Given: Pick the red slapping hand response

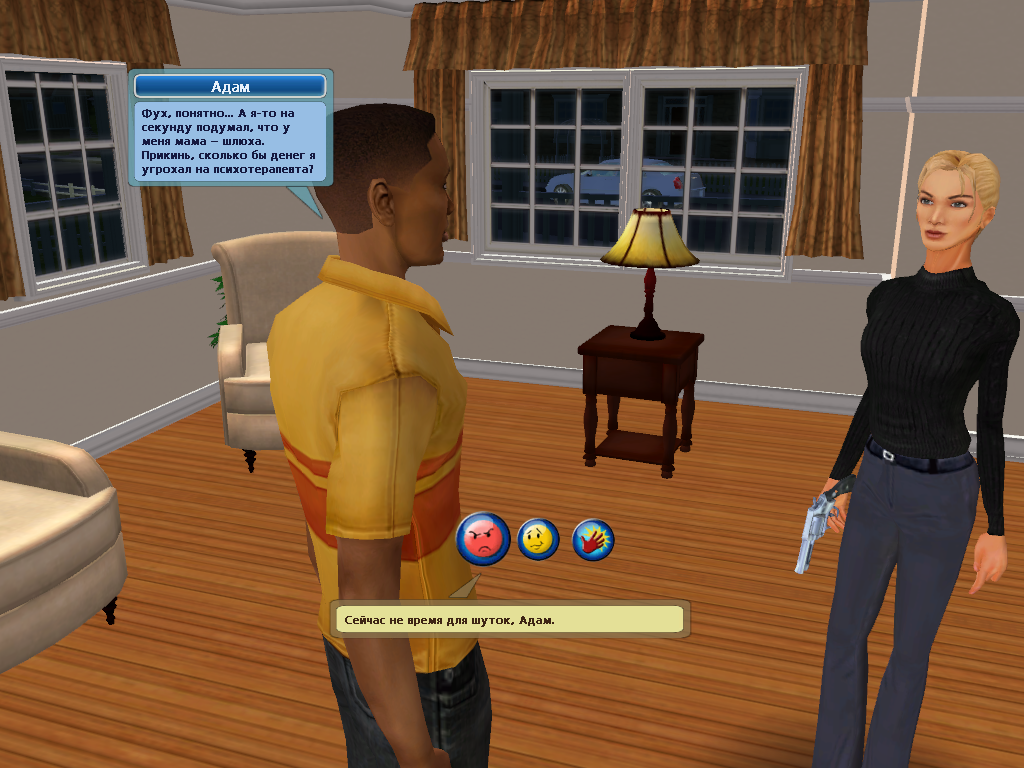Looking at the screenshot, I should [593, 540].
